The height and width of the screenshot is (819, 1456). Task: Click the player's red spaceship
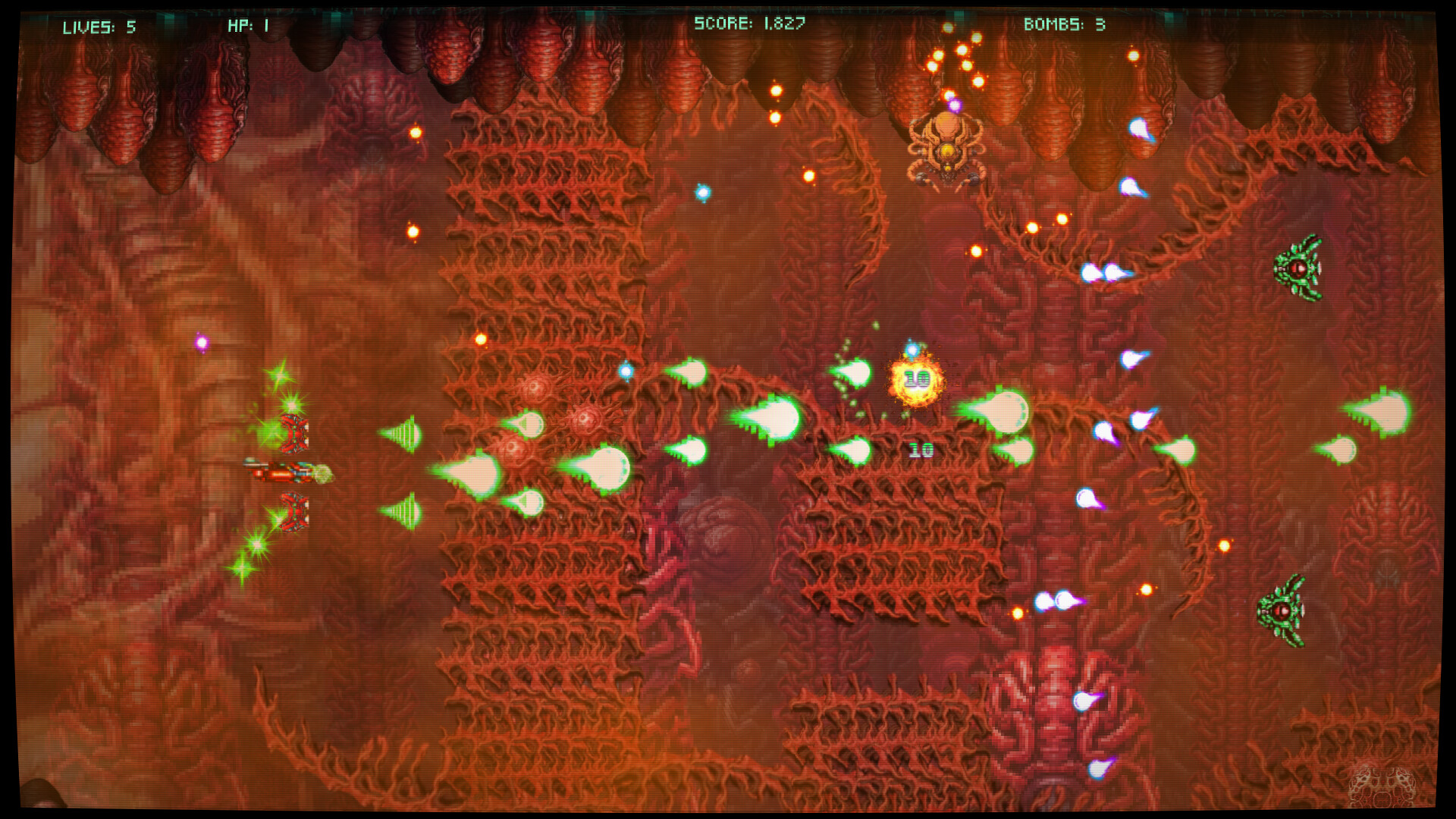288,474
